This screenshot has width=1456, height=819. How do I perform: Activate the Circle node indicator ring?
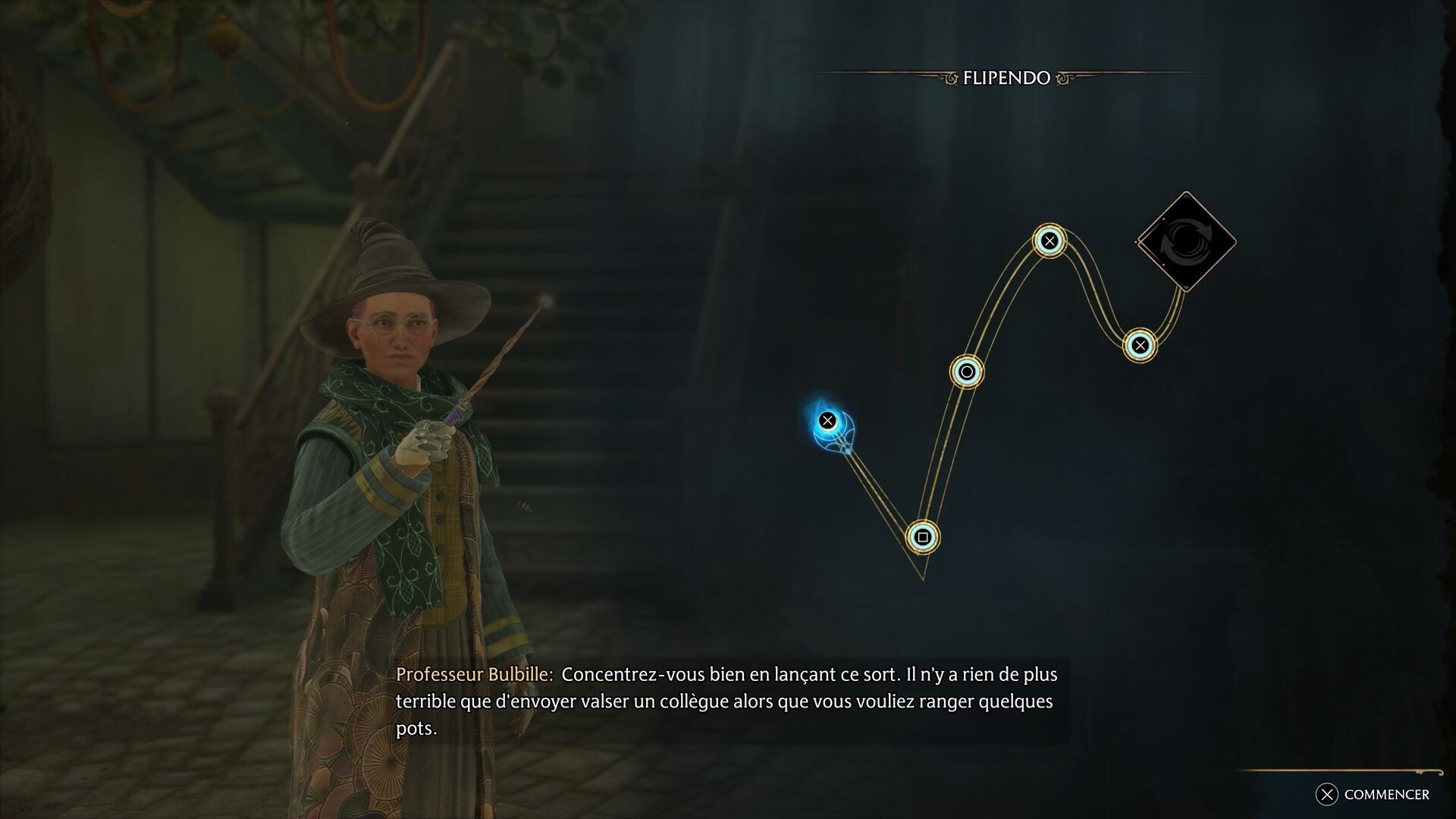967,372
